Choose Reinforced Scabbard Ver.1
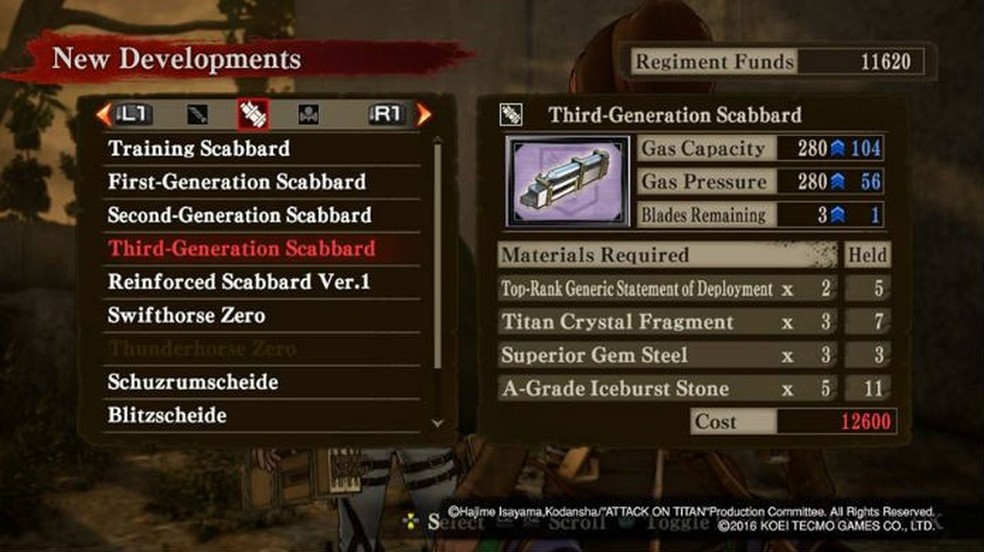984x552 pixels. (239, 282)
